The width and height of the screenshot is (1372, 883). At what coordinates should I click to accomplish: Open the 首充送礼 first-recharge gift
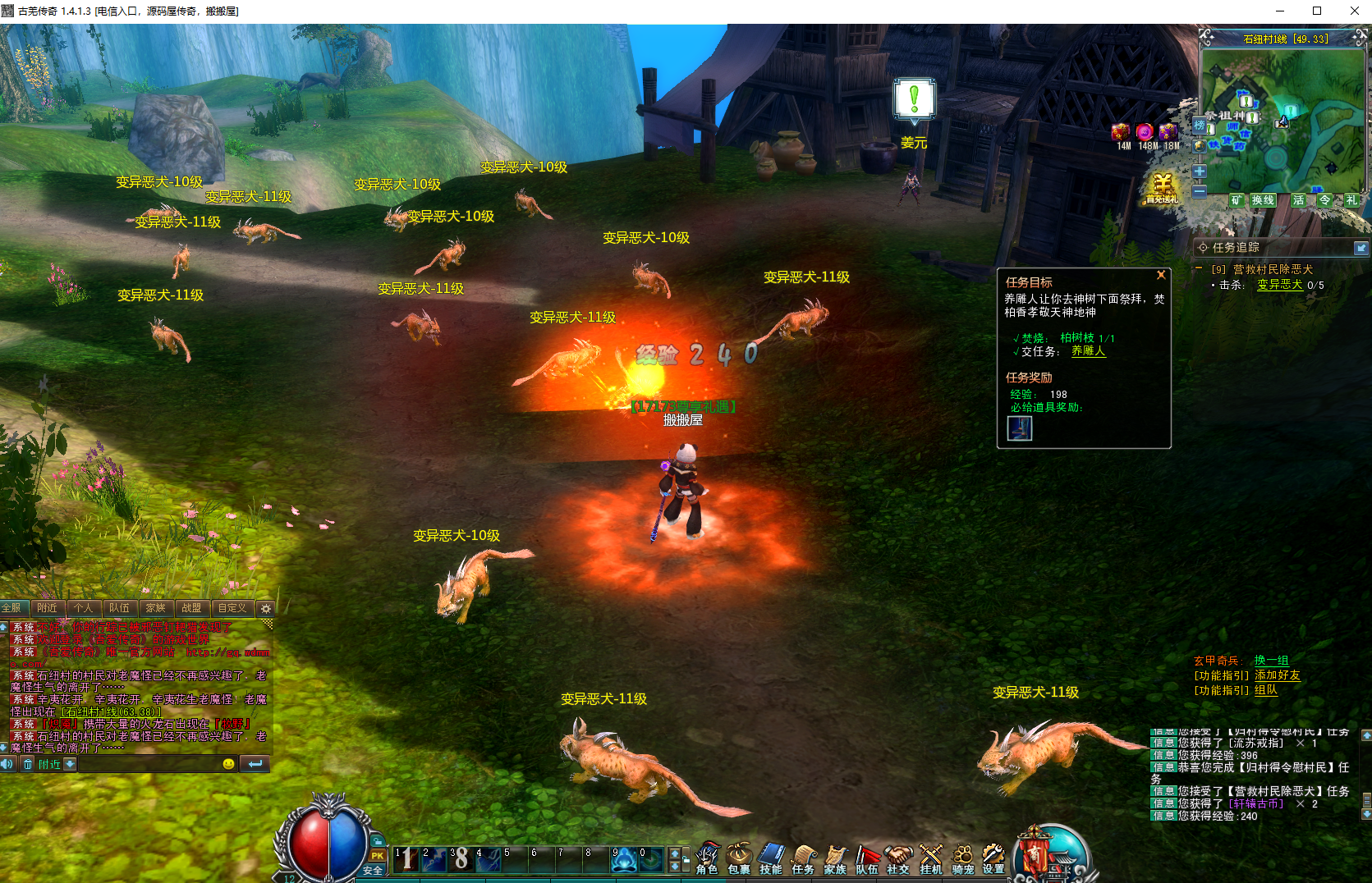coord(1162,188)
